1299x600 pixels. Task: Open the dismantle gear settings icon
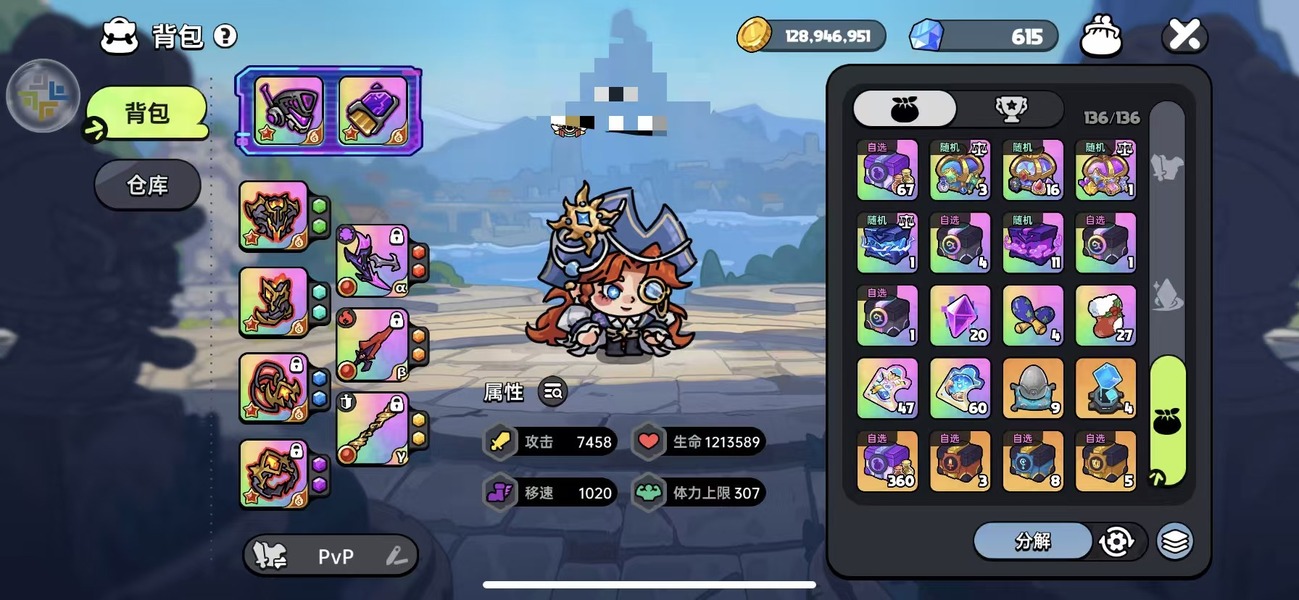[x=1116, y=541]
